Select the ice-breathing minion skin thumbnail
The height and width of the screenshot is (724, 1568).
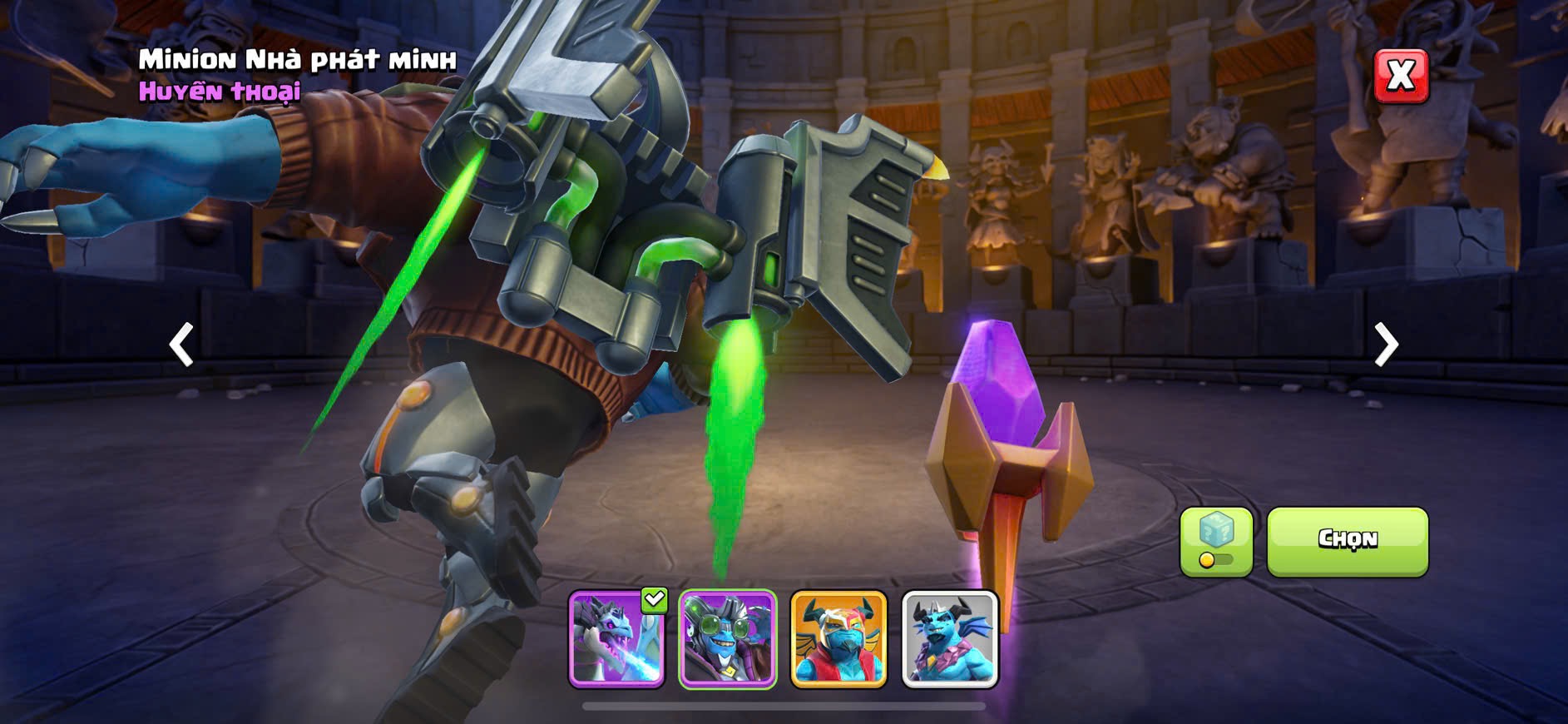(x=616, y=638)
